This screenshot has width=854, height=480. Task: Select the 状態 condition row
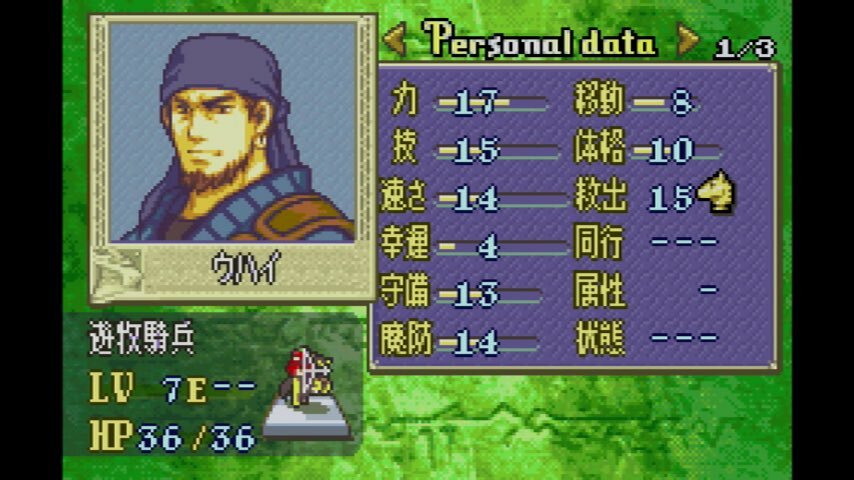(x=645, y=339)
